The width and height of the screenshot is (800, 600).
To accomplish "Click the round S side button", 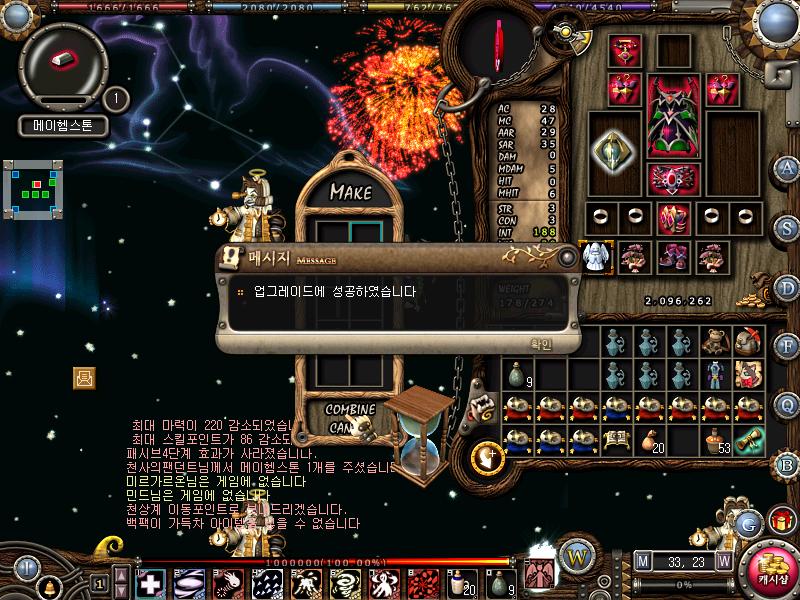I will coord(788,227).
